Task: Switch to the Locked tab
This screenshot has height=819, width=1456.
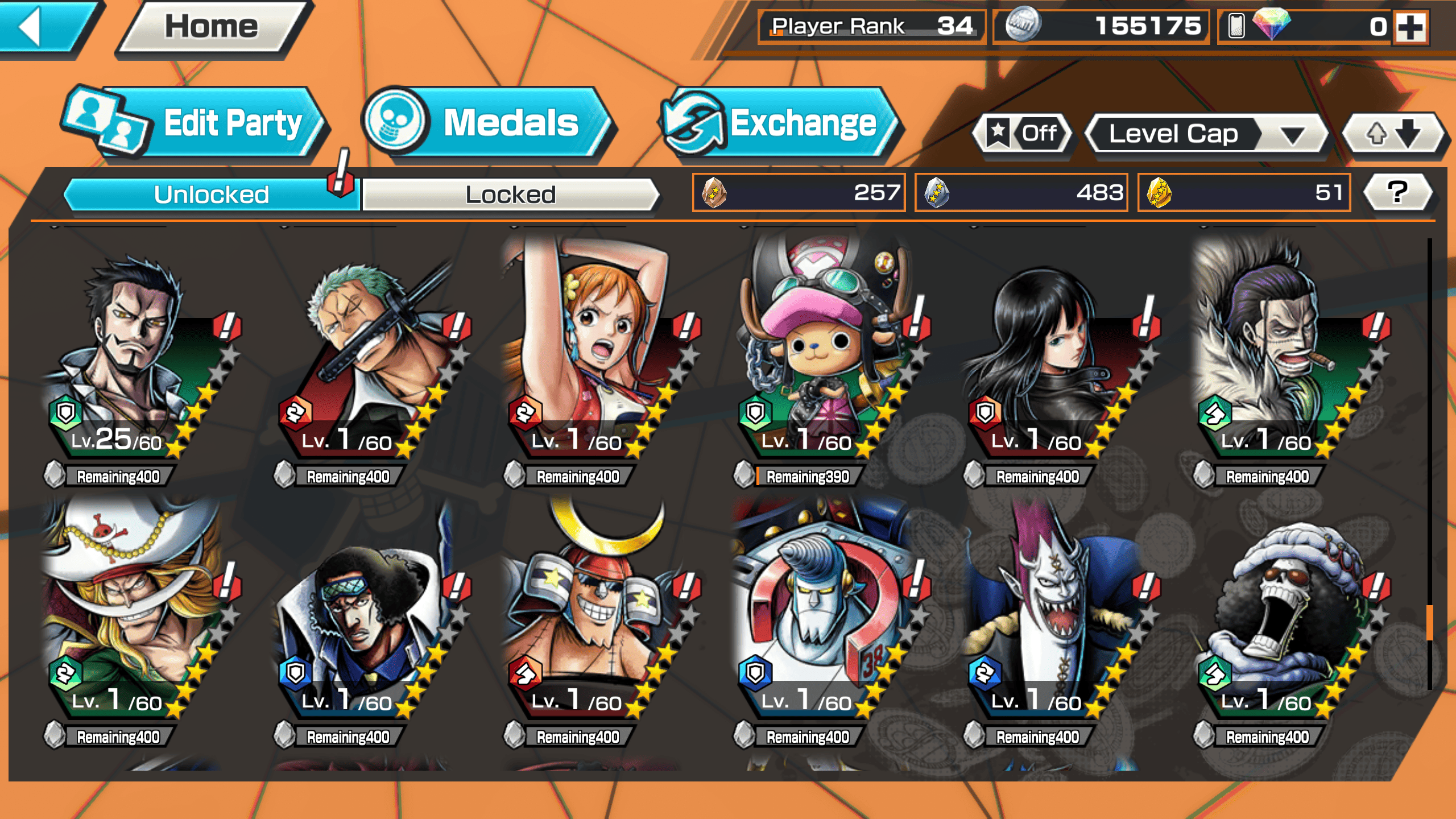Action: click(x=510, y=195)
